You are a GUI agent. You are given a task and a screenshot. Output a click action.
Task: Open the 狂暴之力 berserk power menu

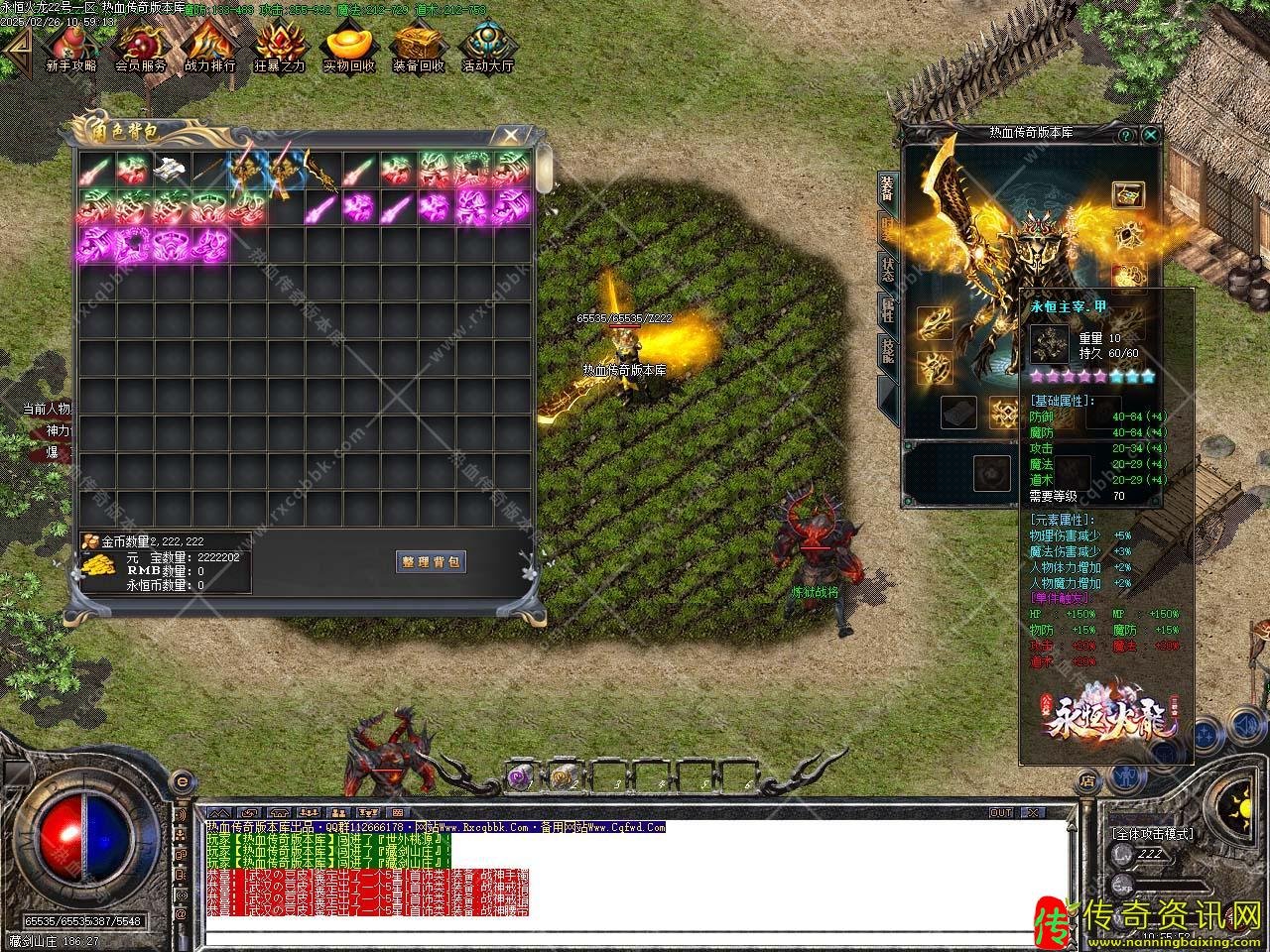tap(279, 47)
